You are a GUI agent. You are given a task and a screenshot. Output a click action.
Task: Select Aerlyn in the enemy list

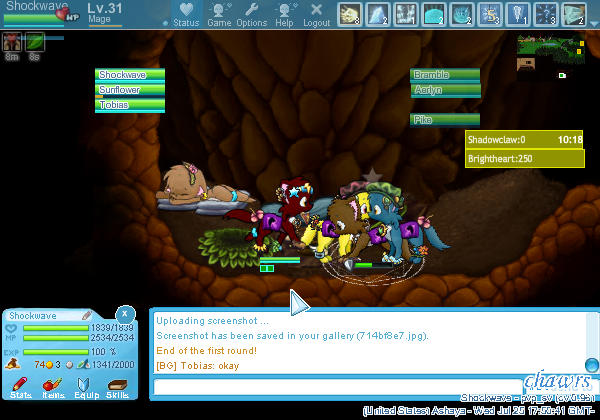(446, 90)
